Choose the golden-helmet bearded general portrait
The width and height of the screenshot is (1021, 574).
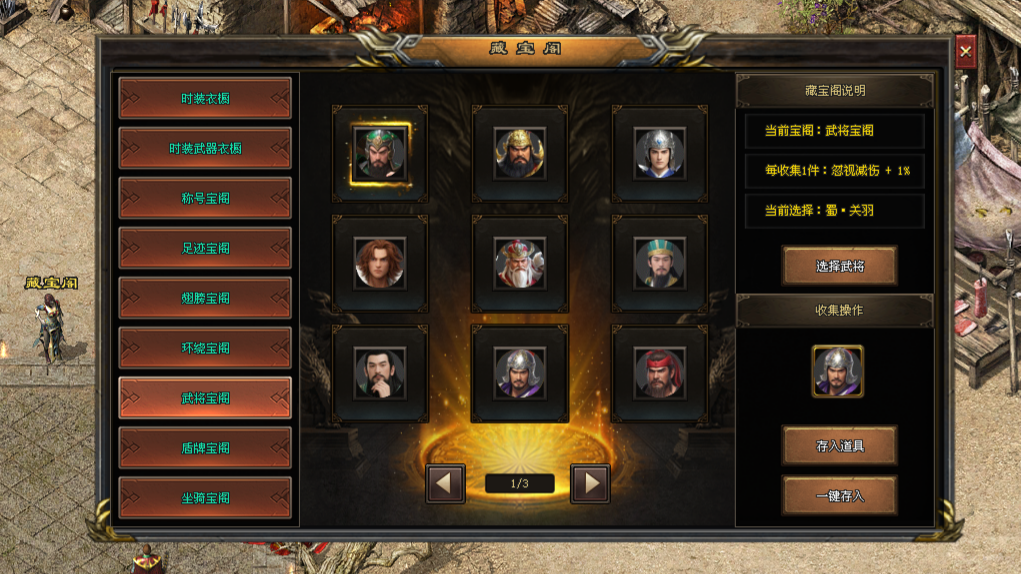(x=520, y=154)
